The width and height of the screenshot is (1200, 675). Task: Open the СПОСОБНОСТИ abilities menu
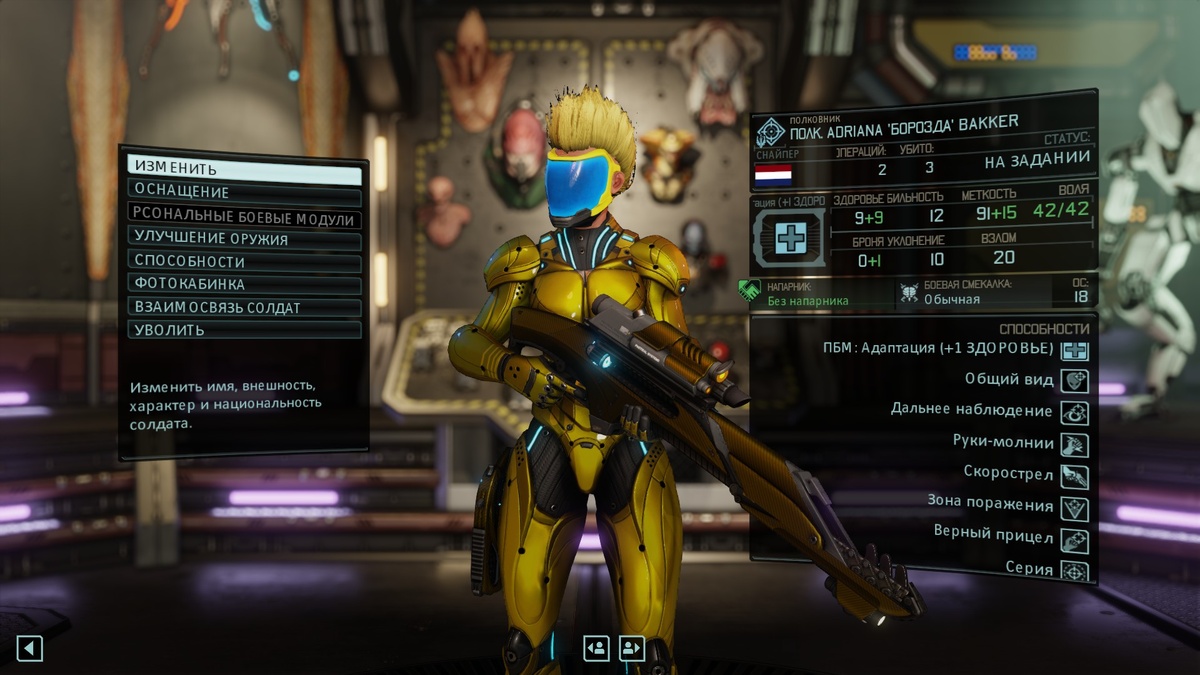point(244,262)
